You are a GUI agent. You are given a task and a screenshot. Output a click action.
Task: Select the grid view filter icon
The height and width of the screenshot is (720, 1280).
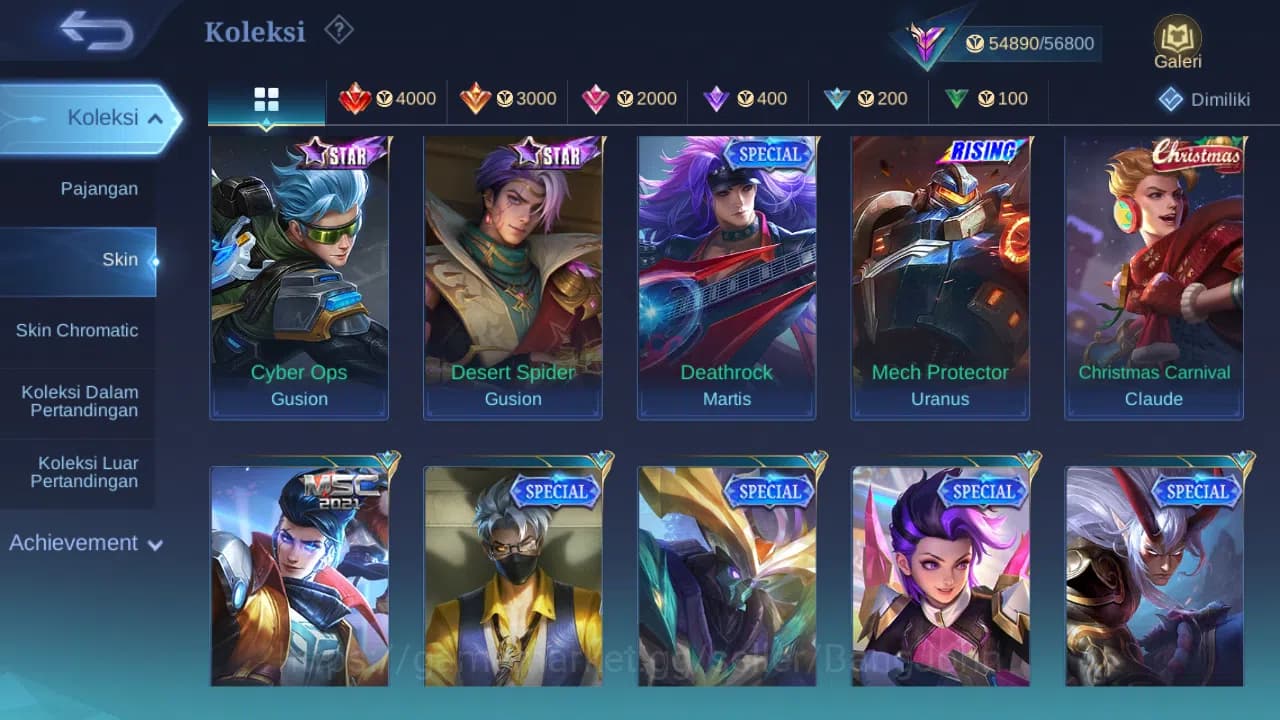[265, 99]
